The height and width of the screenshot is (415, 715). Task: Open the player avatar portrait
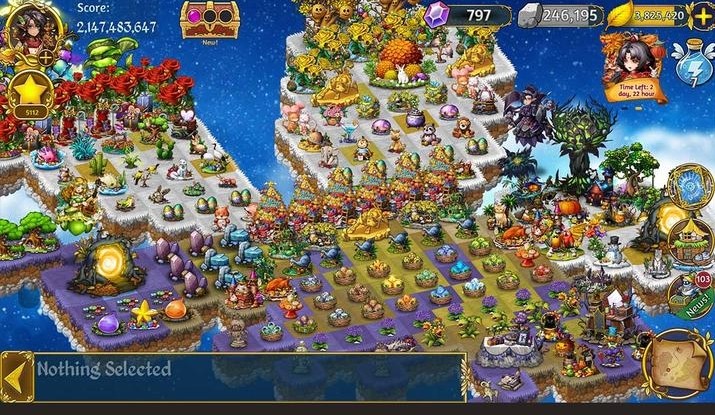tap(29, 27)
